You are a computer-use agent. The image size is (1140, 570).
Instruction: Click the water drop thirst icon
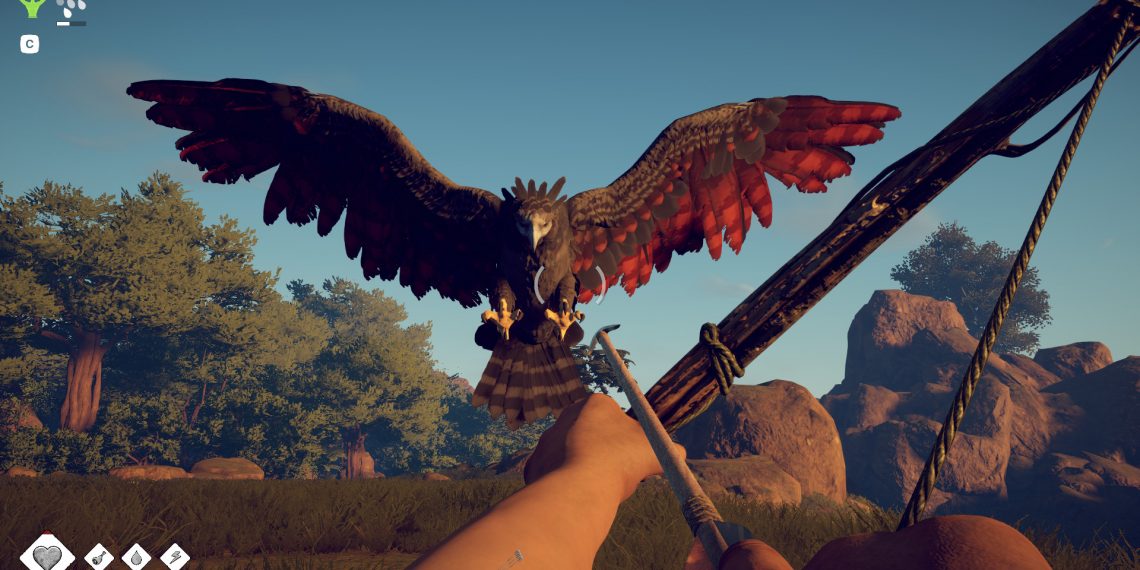pyautogui.click(x=136, y=557)
